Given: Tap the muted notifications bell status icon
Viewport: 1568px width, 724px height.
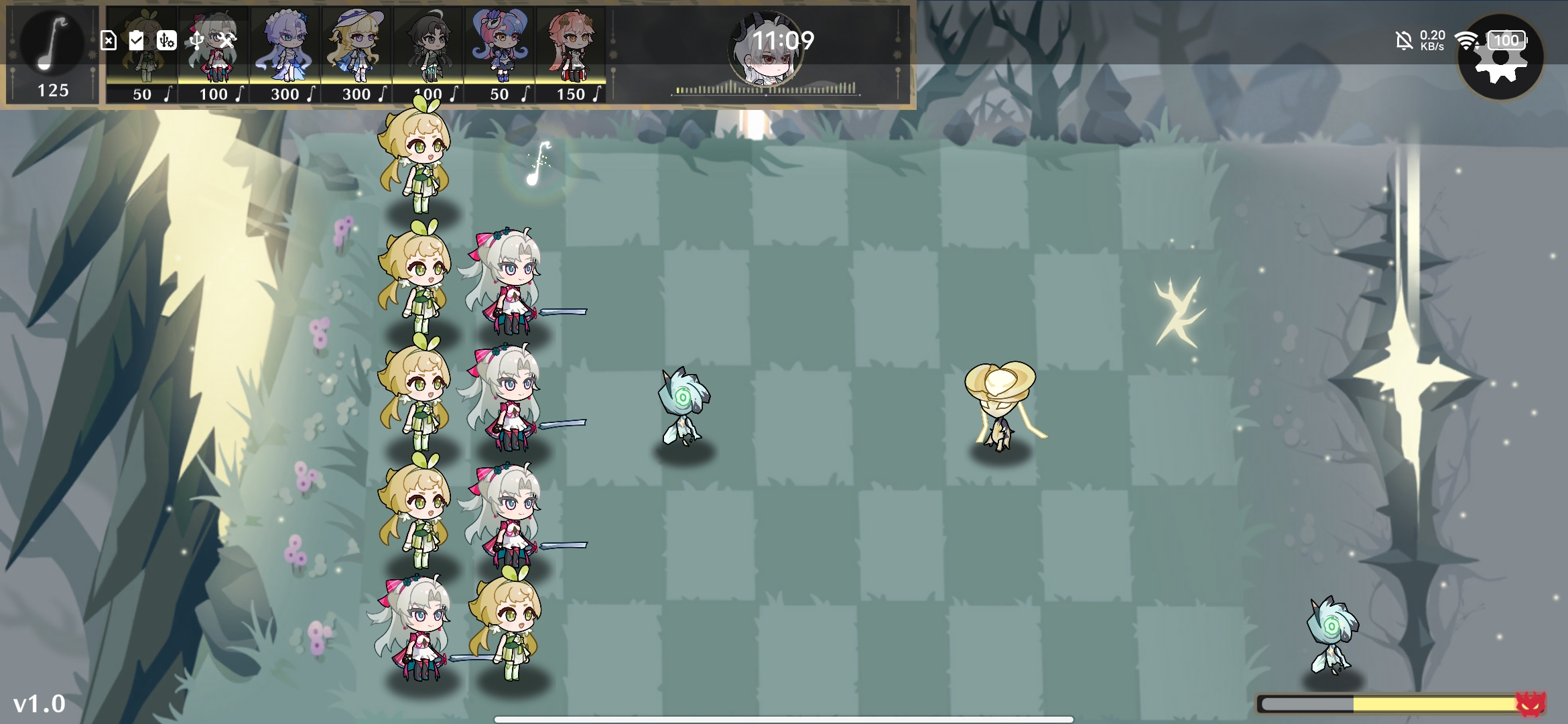Looking at the screenshot, I should click(1404, 42).
